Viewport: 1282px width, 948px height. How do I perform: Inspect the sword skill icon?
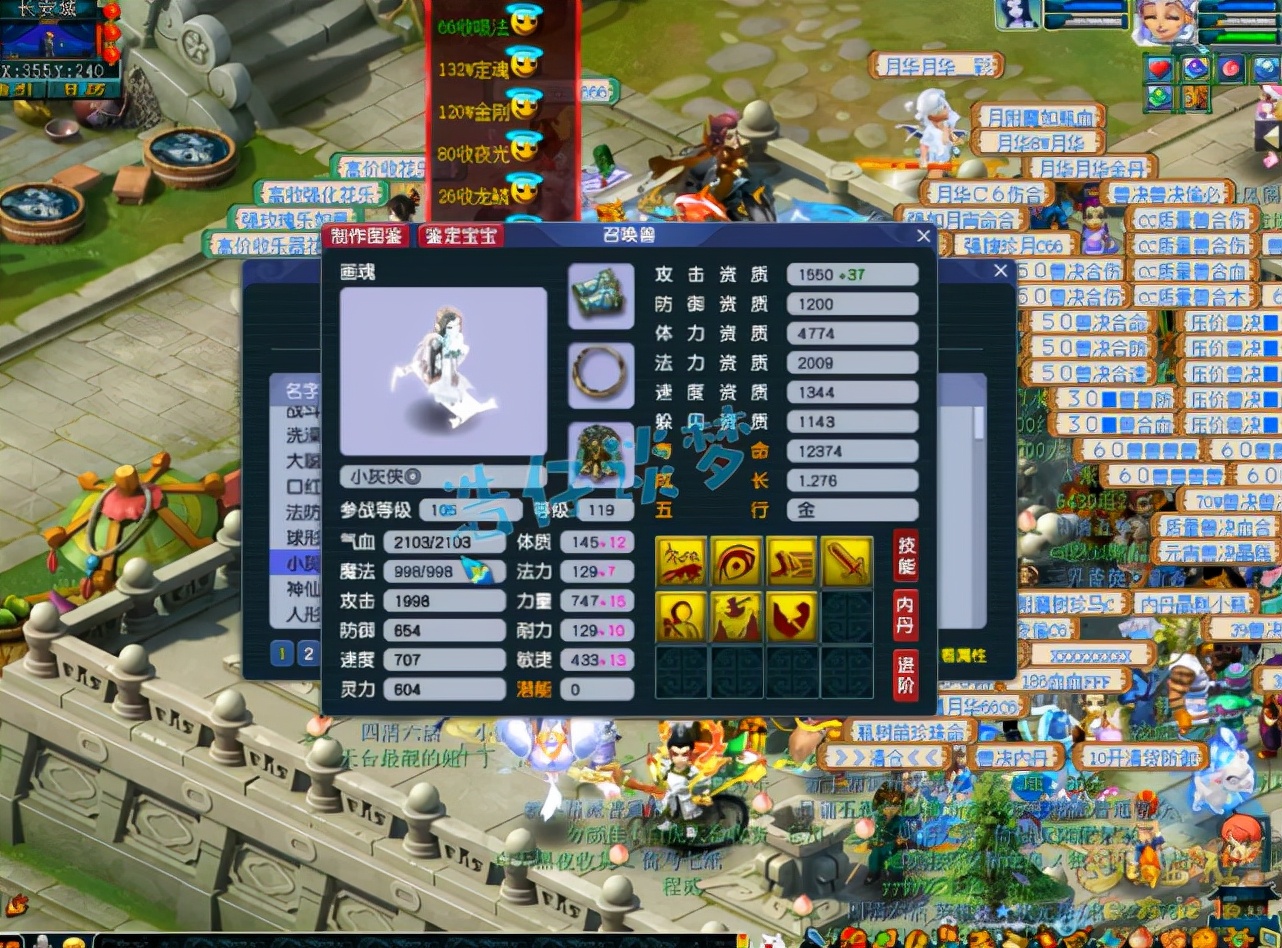[847, 561]
